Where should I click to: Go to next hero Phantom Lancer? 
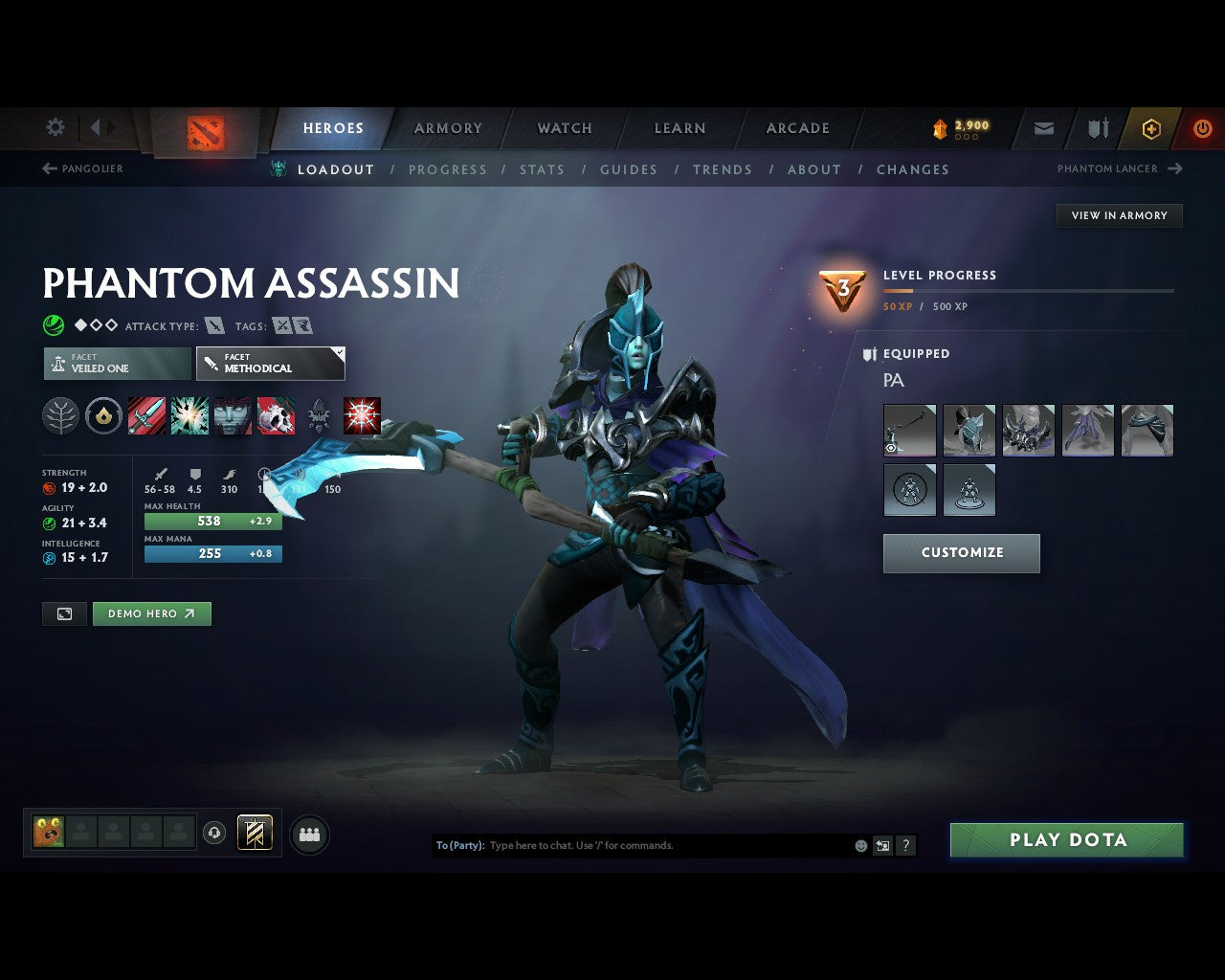(1119, 168)
